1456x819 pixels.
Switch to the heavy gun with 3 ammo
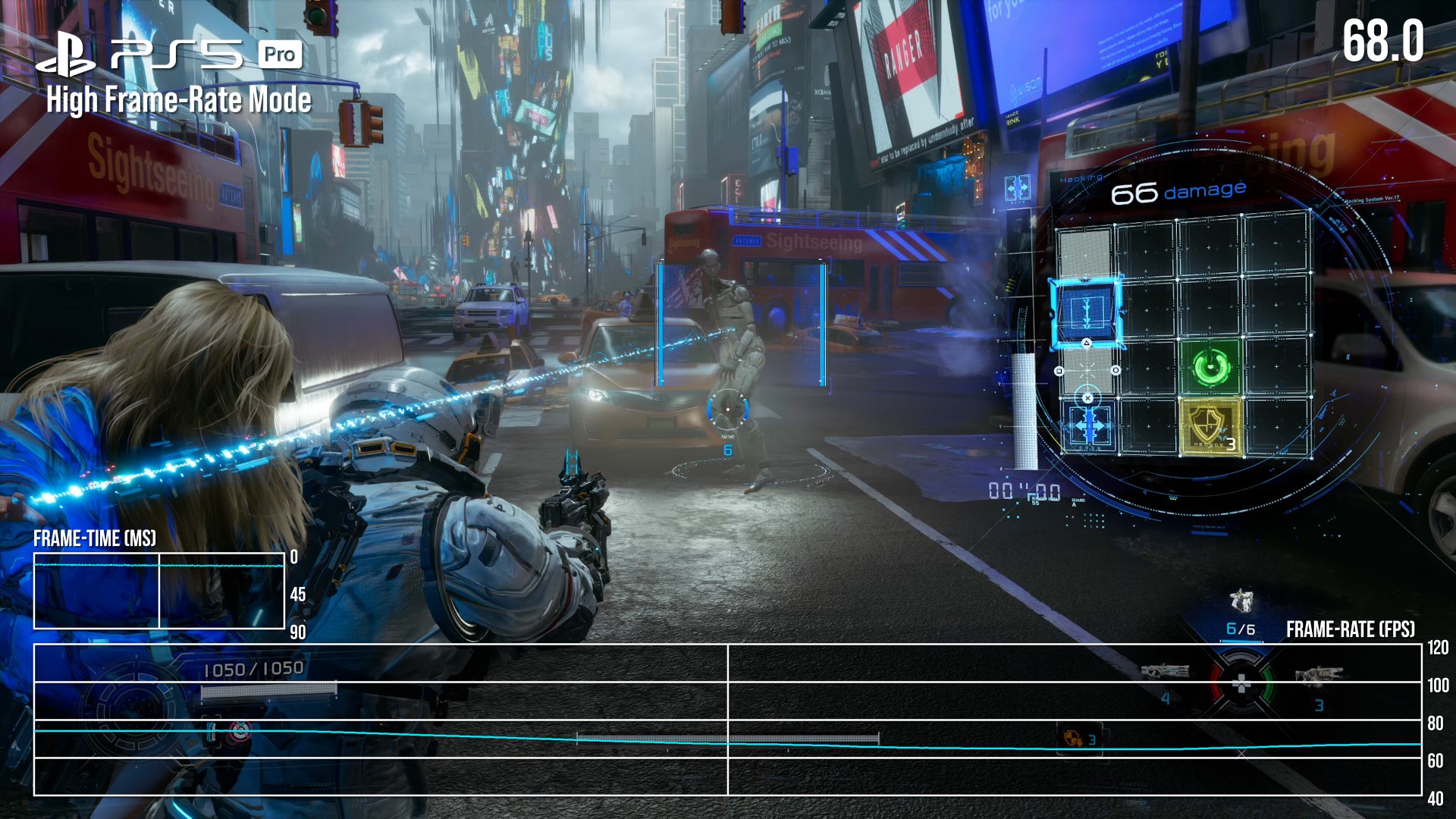[x=1318, y=674]
